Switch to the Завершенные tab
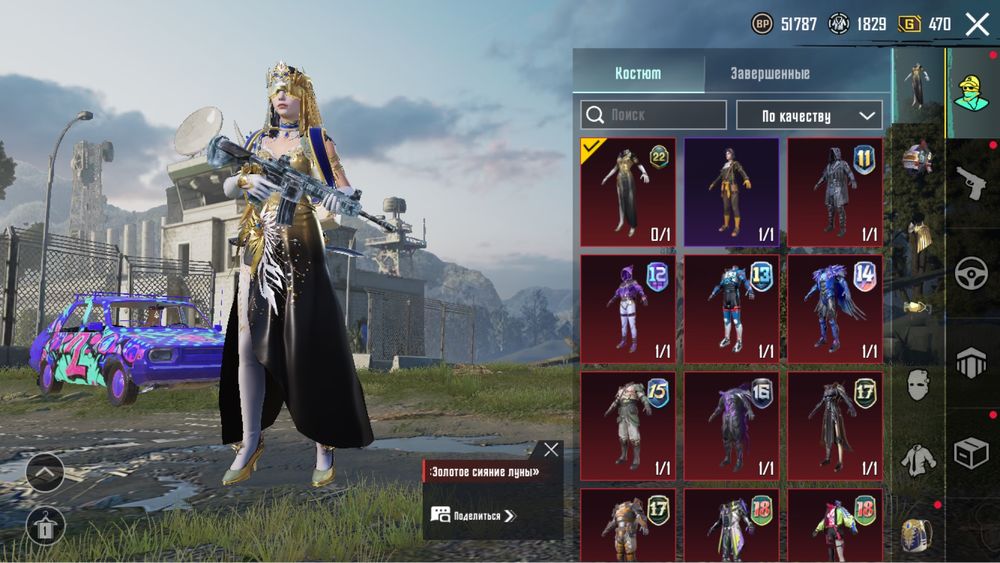This screenshot has width=1000, height=563. point(769,74)
